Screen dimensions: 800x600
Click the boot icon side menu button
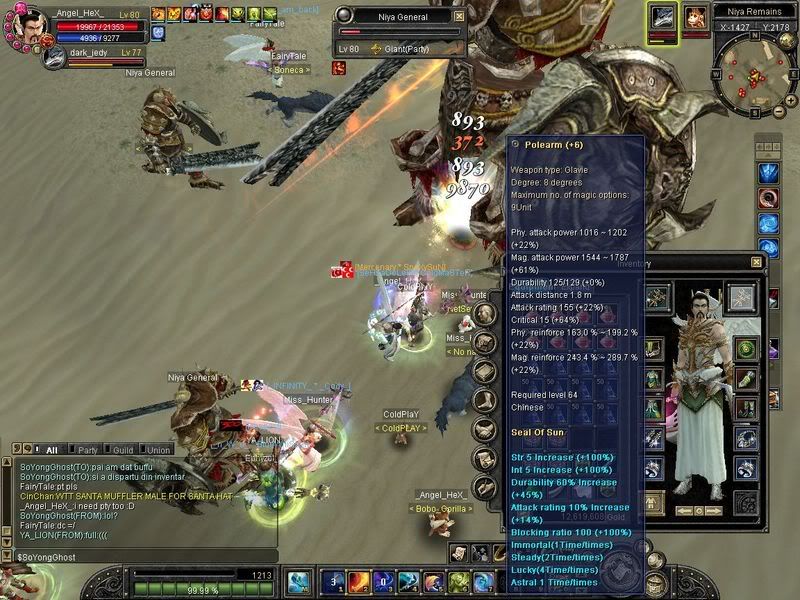point(485,401)
